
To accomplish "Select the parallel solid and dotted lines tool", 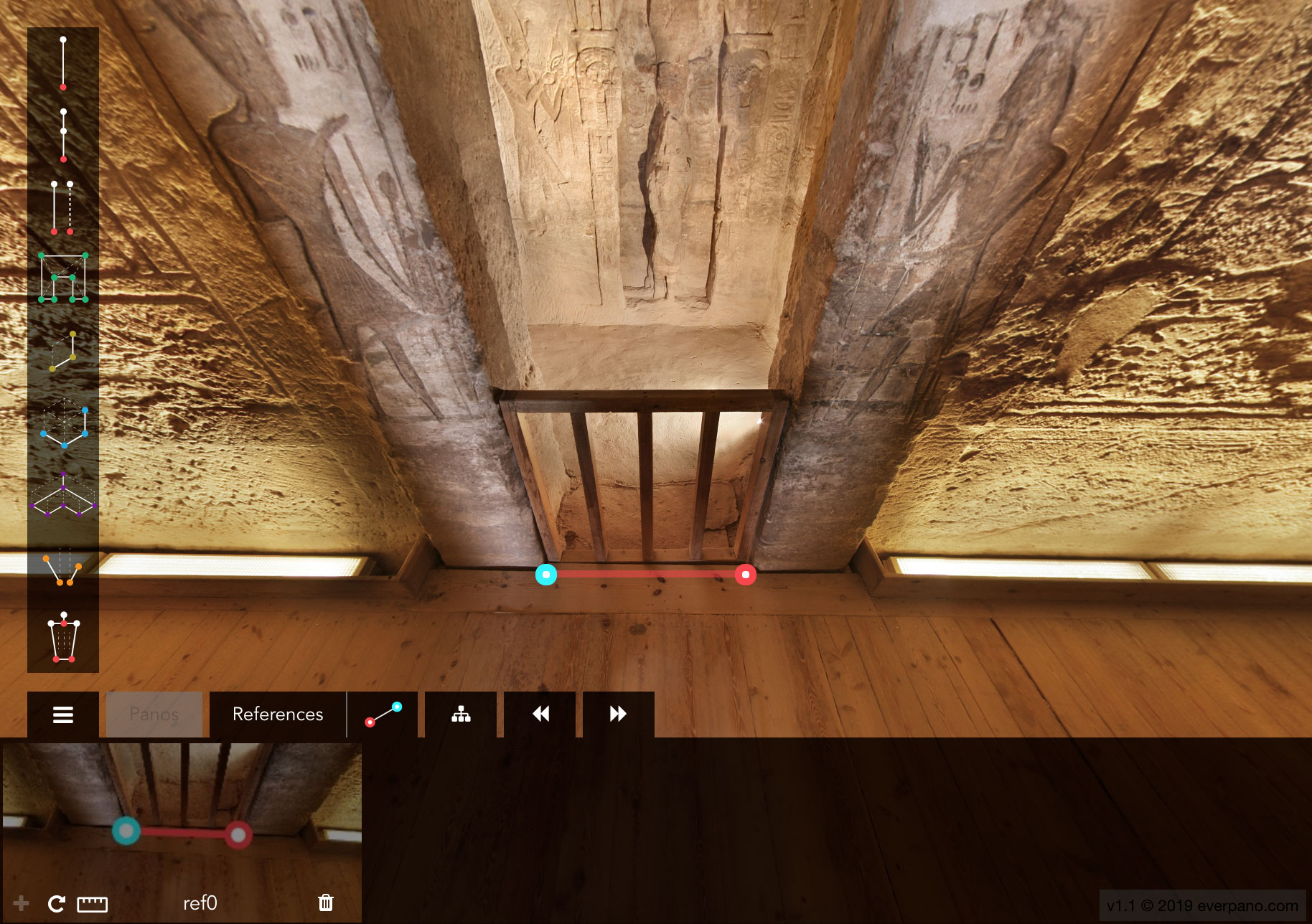I will (x=62, y=207).
